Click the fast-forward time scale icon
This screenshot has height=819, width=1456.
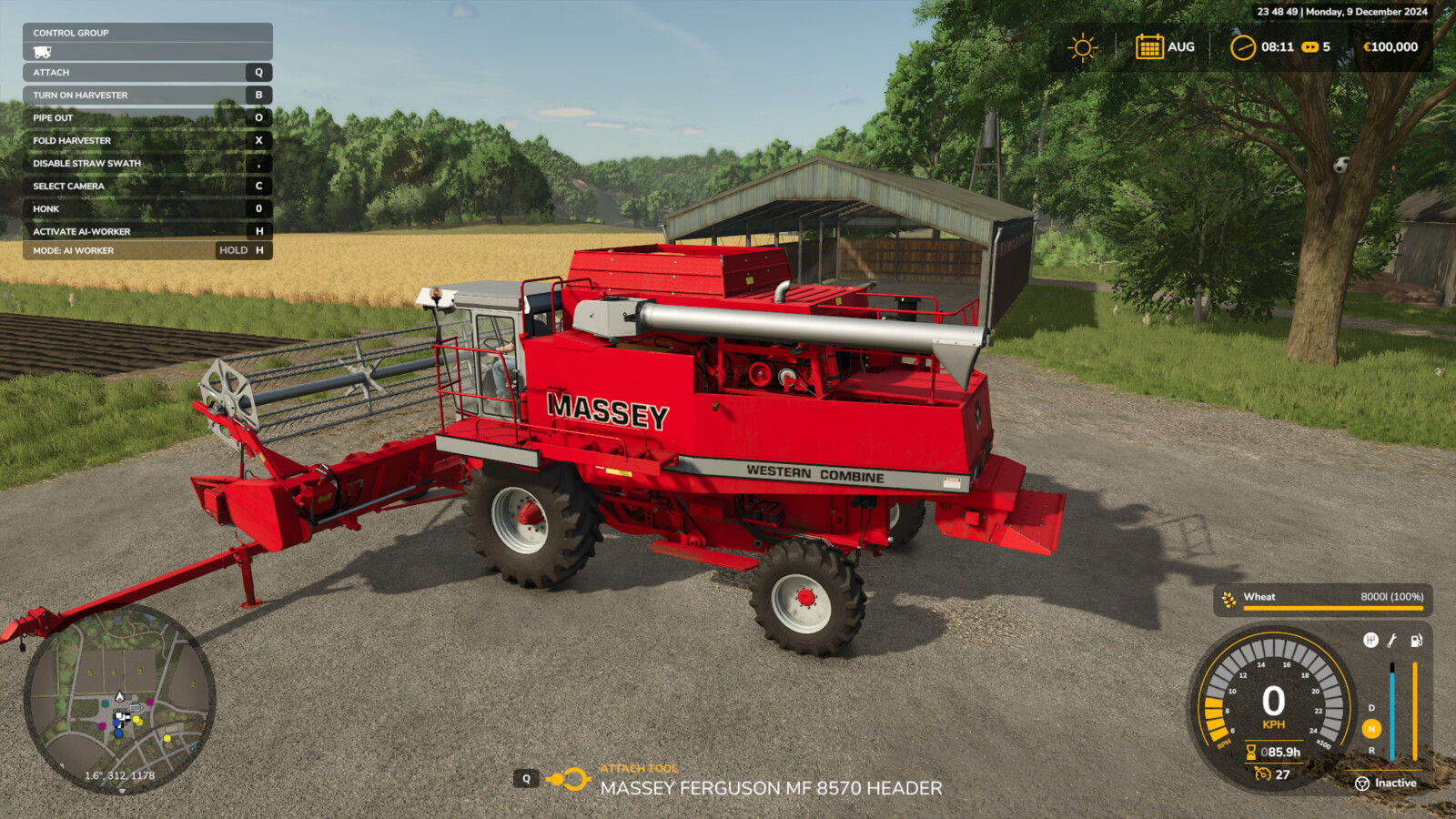coord(1310,45)
